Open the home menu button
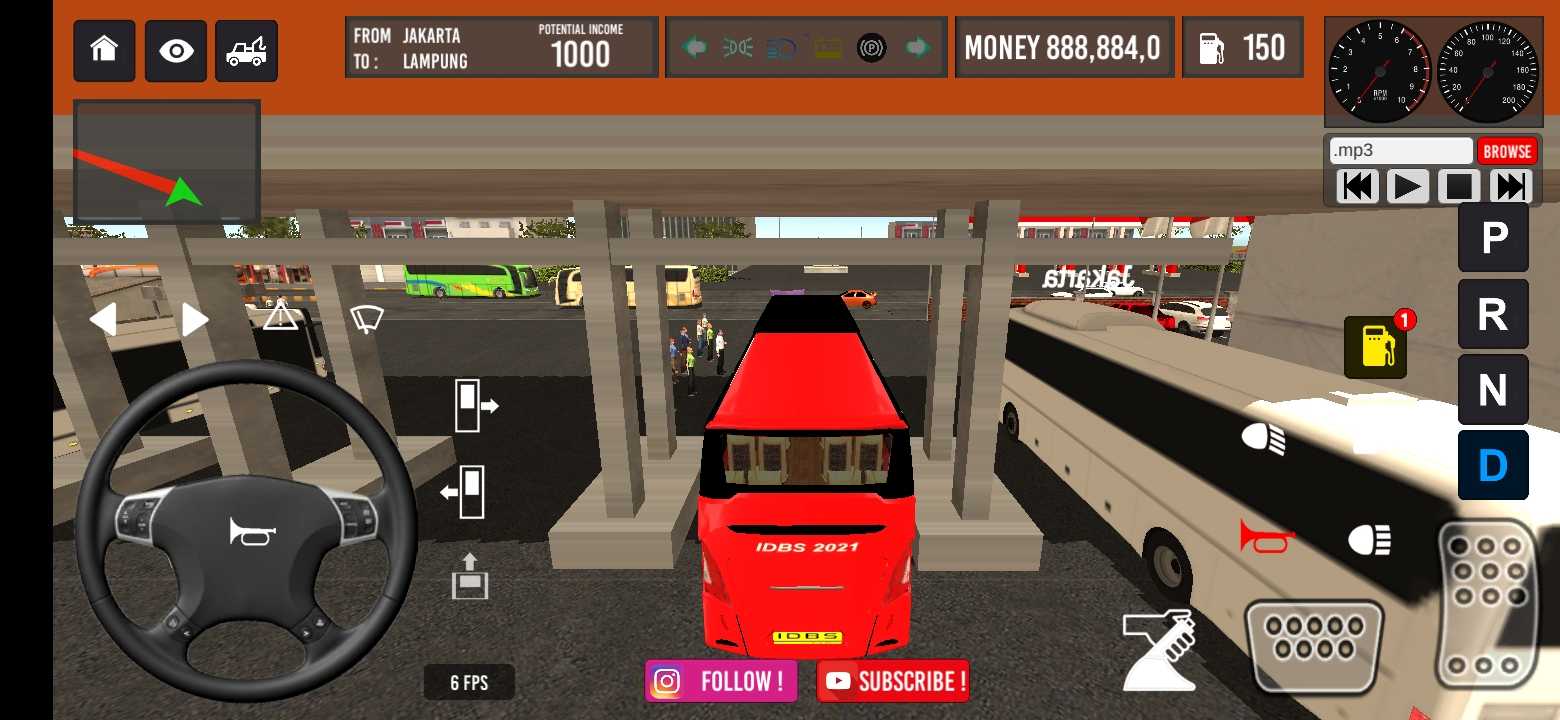Screen dimensions: 1560x720 point(104,51)
